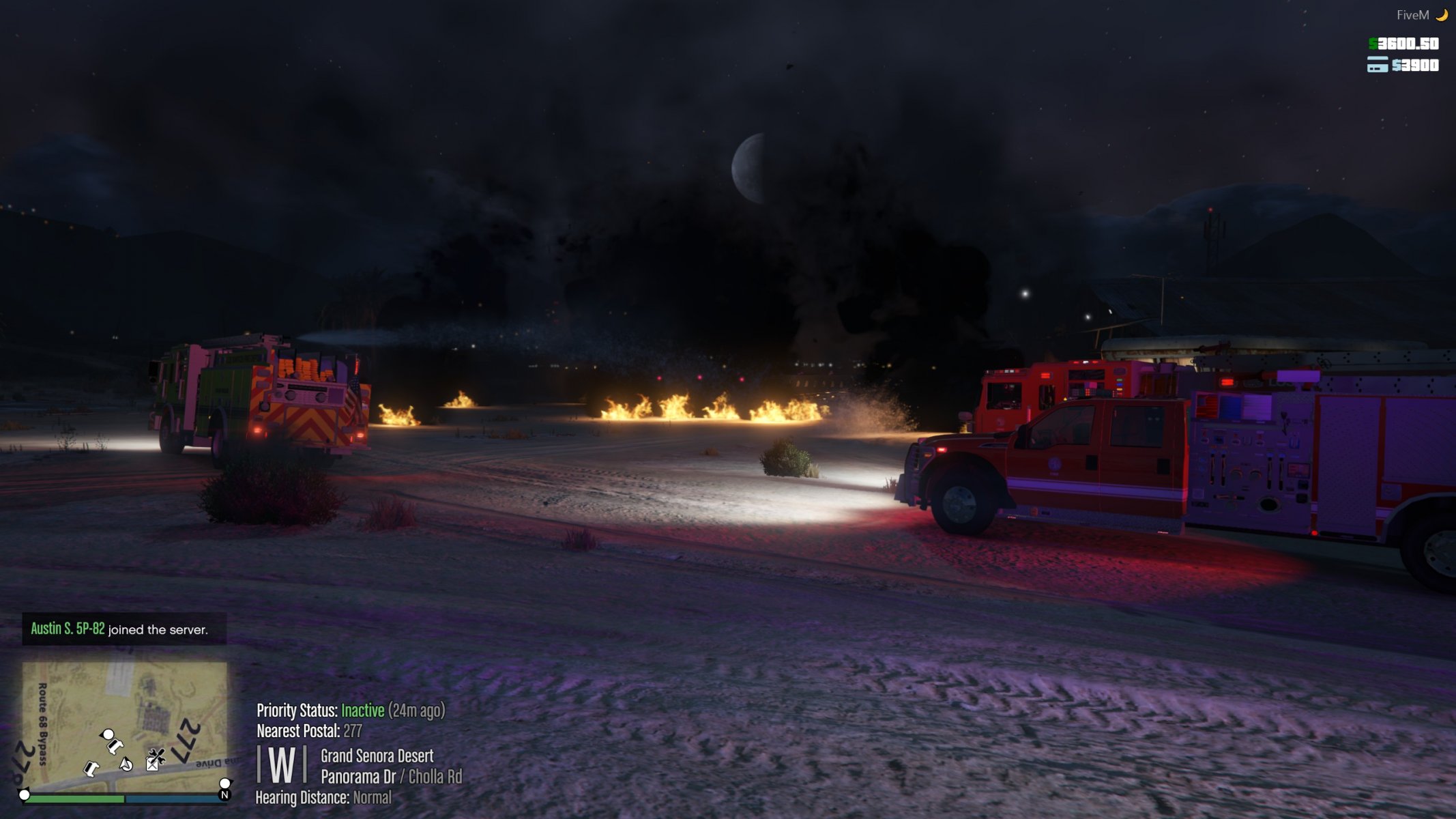
Task: Click the player arrow on the minimap
Action: tap(126, 764)
